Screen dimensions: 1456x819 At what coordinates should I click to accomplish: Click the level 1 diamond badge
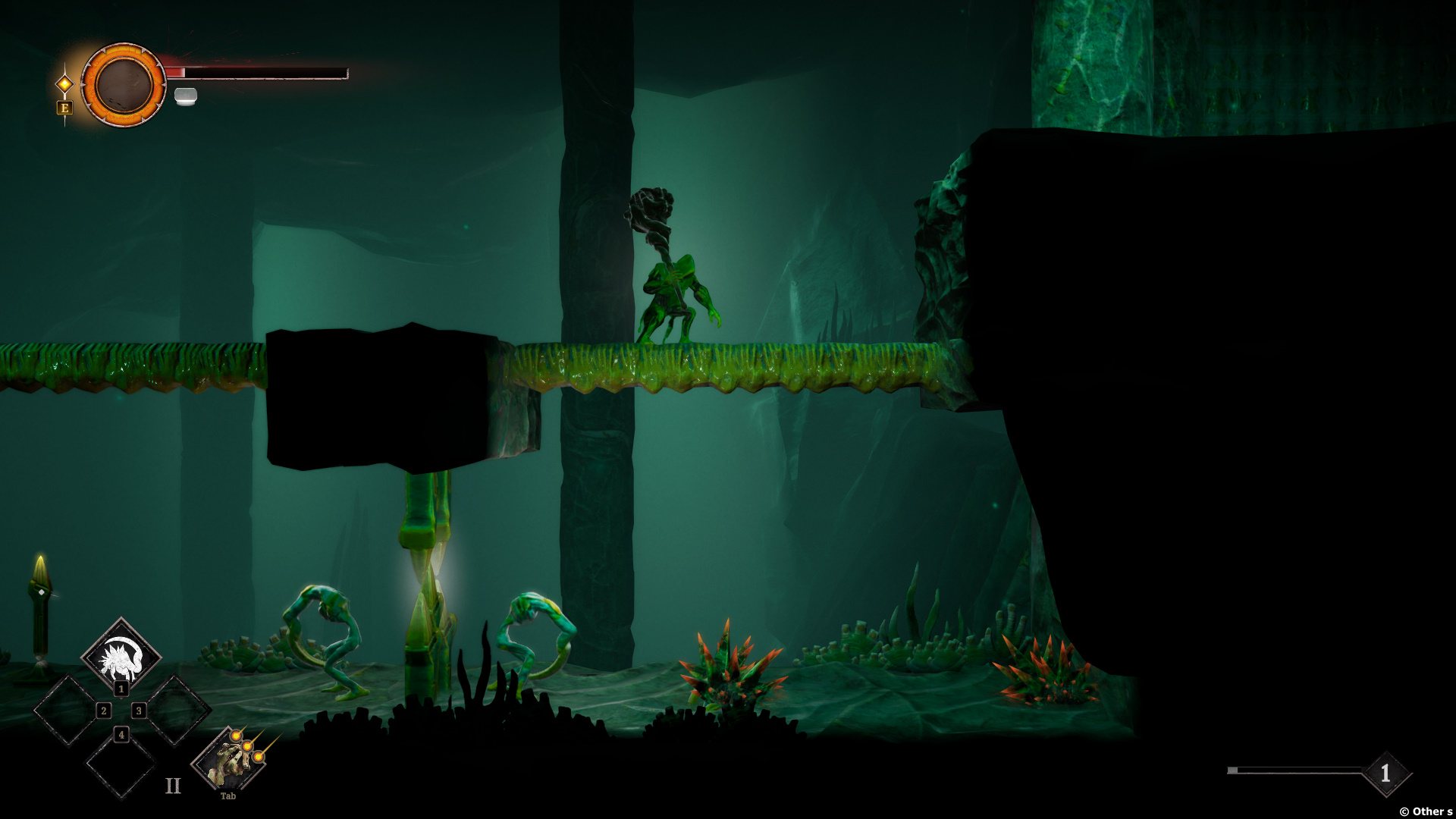1385,773
